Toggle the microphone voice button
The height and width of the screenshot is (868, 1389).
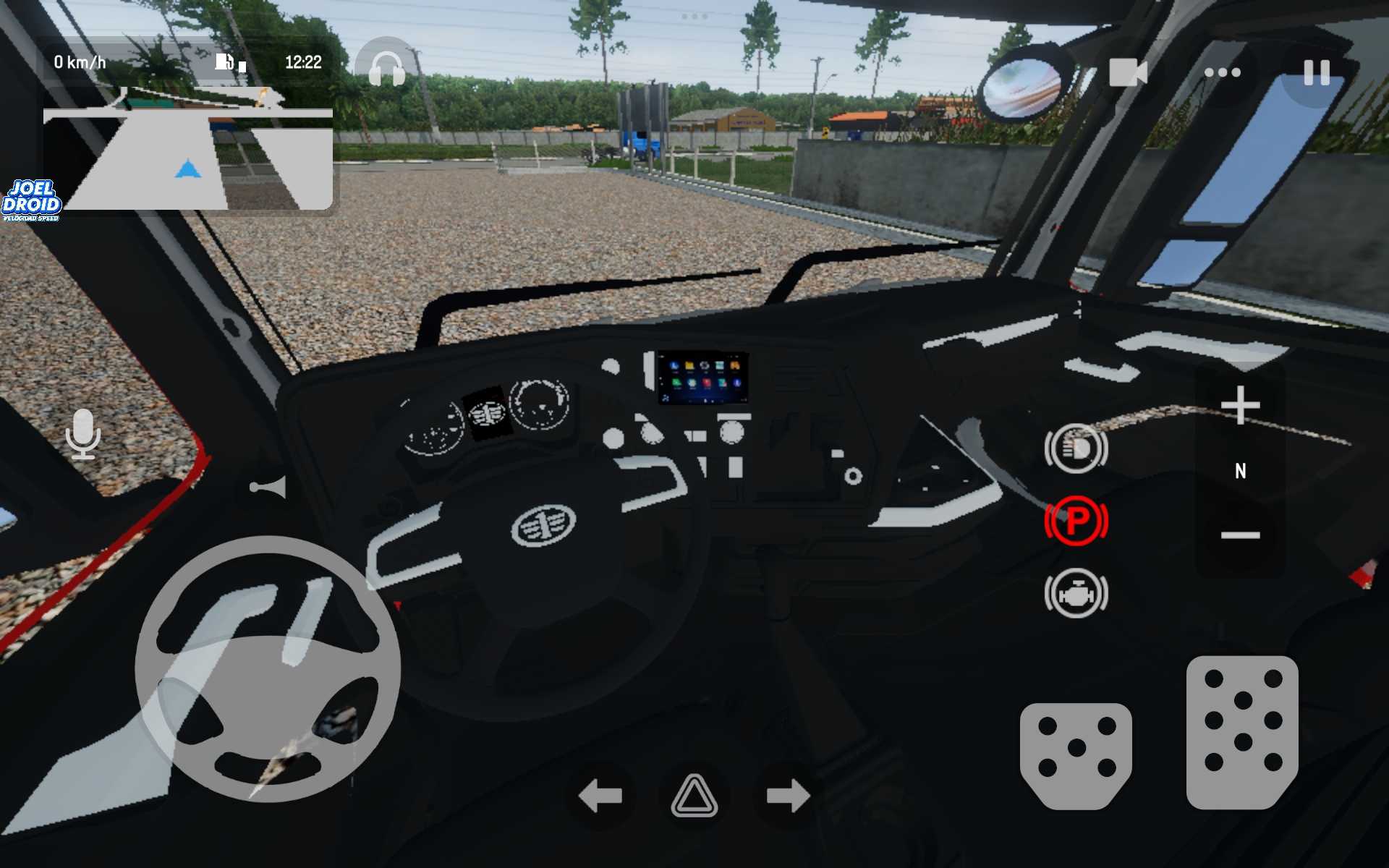coord(83,434)
